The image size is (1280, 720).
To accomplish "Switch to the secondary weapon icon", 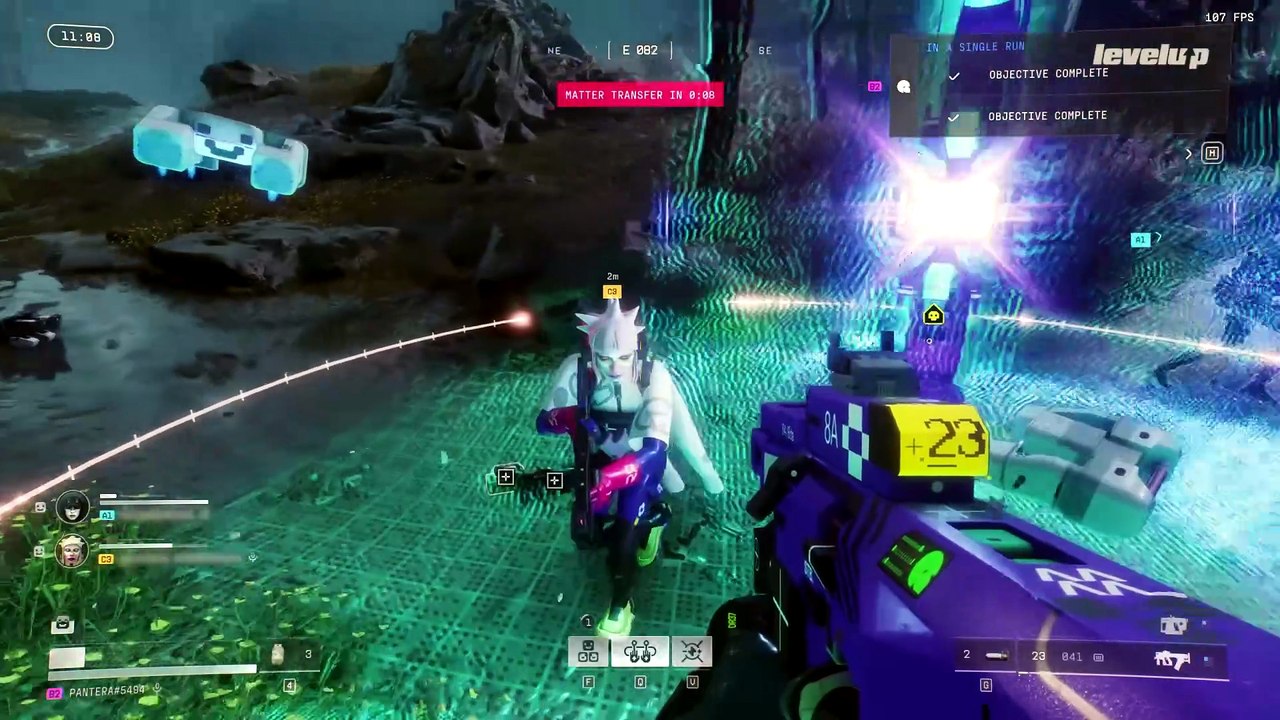I will tap(1172, 627).
